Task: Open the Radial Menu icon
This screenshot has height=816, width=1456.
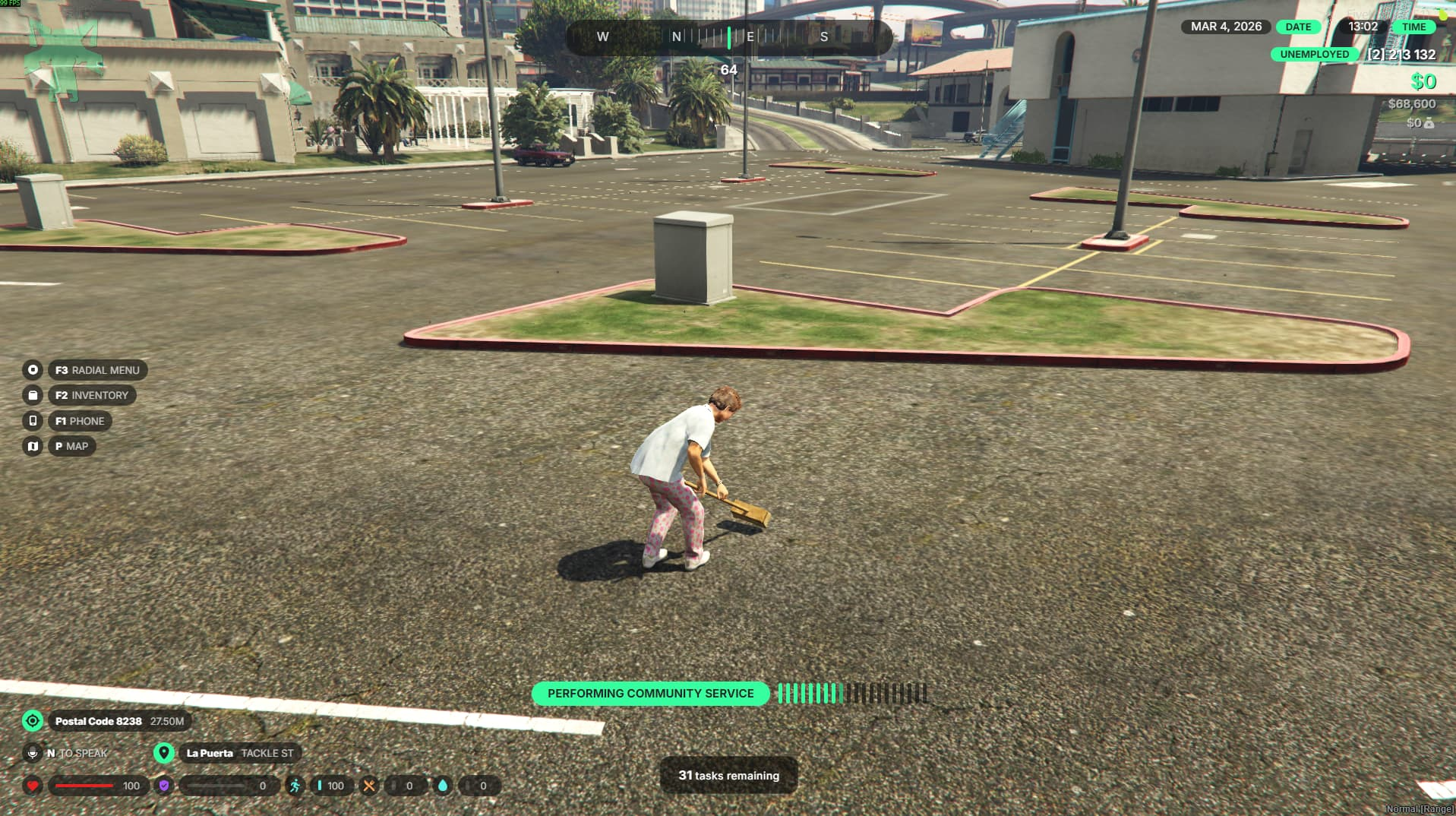Action: point(33,370)
